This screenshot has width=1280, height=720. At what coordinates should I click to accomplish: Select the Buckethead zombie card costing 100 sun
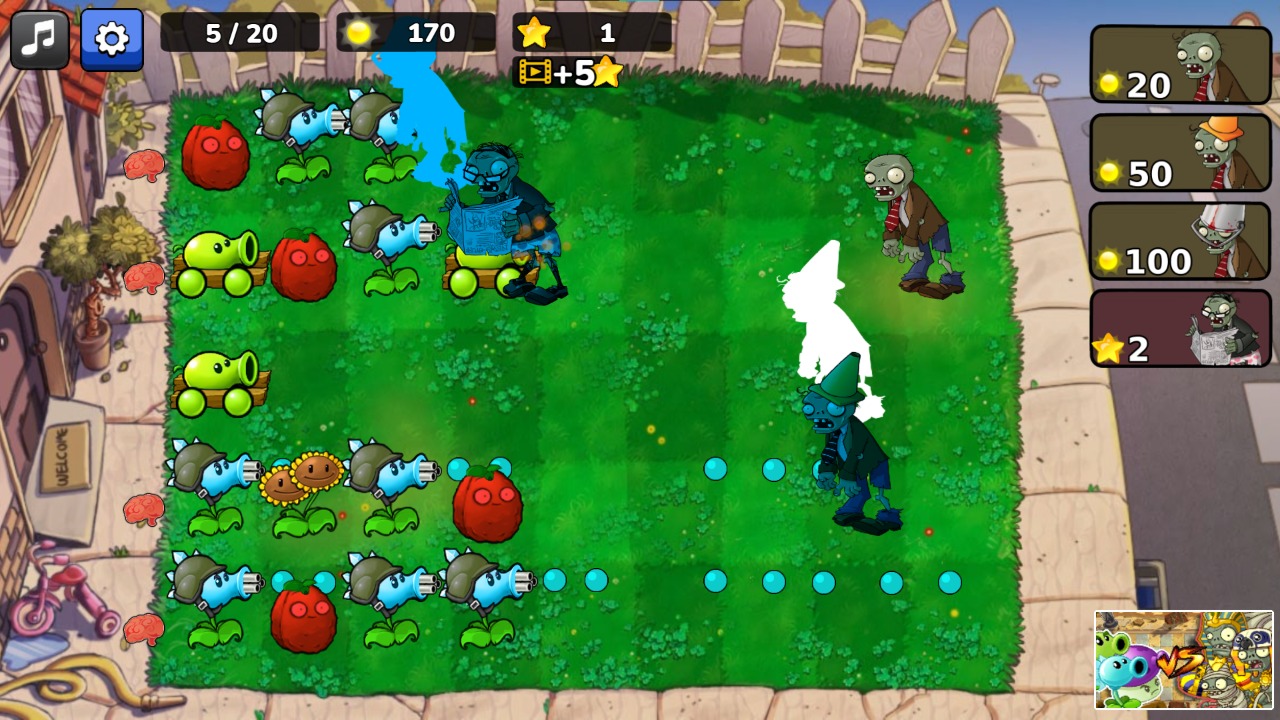click(1180, 240)
